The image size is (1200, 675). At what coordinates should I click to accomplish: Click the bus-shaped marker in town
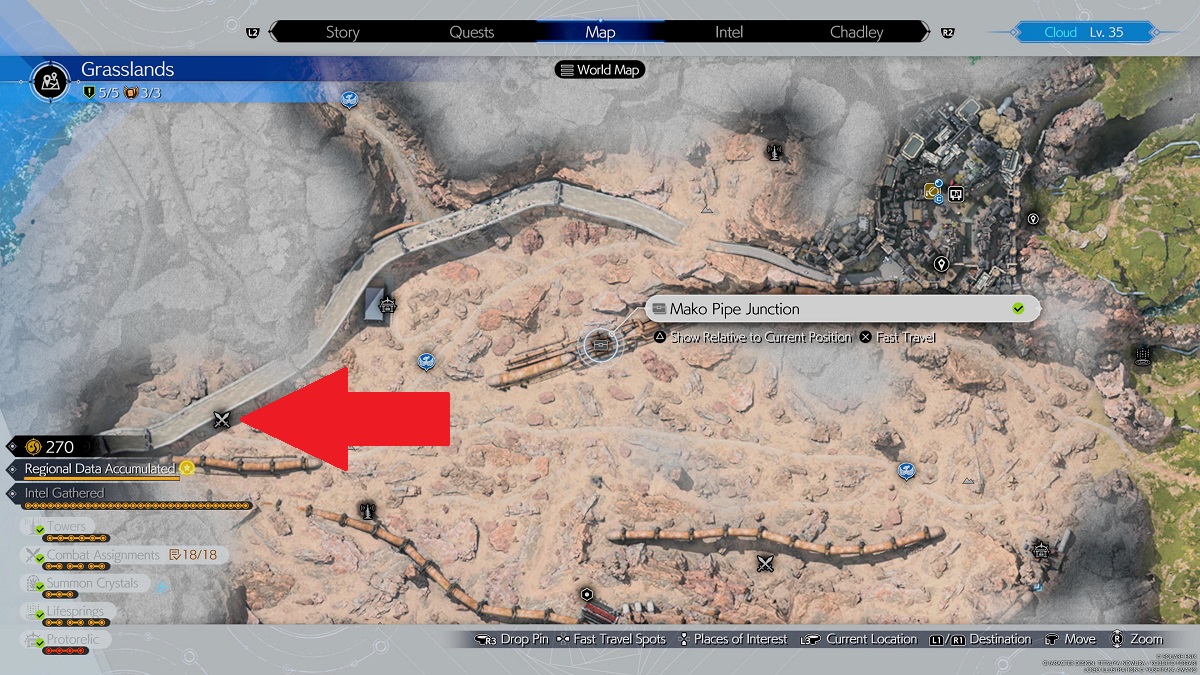click(x=956, y=193)
